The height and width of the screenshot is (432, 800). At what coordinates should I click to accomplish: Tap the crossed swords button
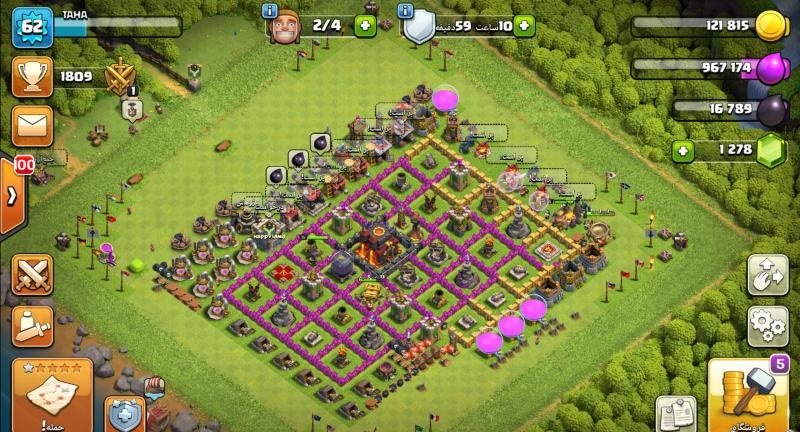33,275
